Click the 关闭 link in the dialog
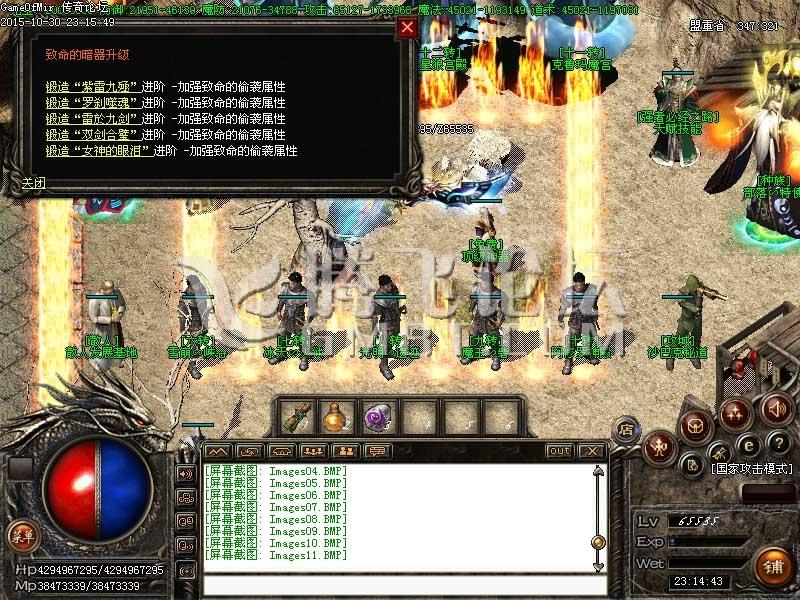800x600 pixels. 34,183
